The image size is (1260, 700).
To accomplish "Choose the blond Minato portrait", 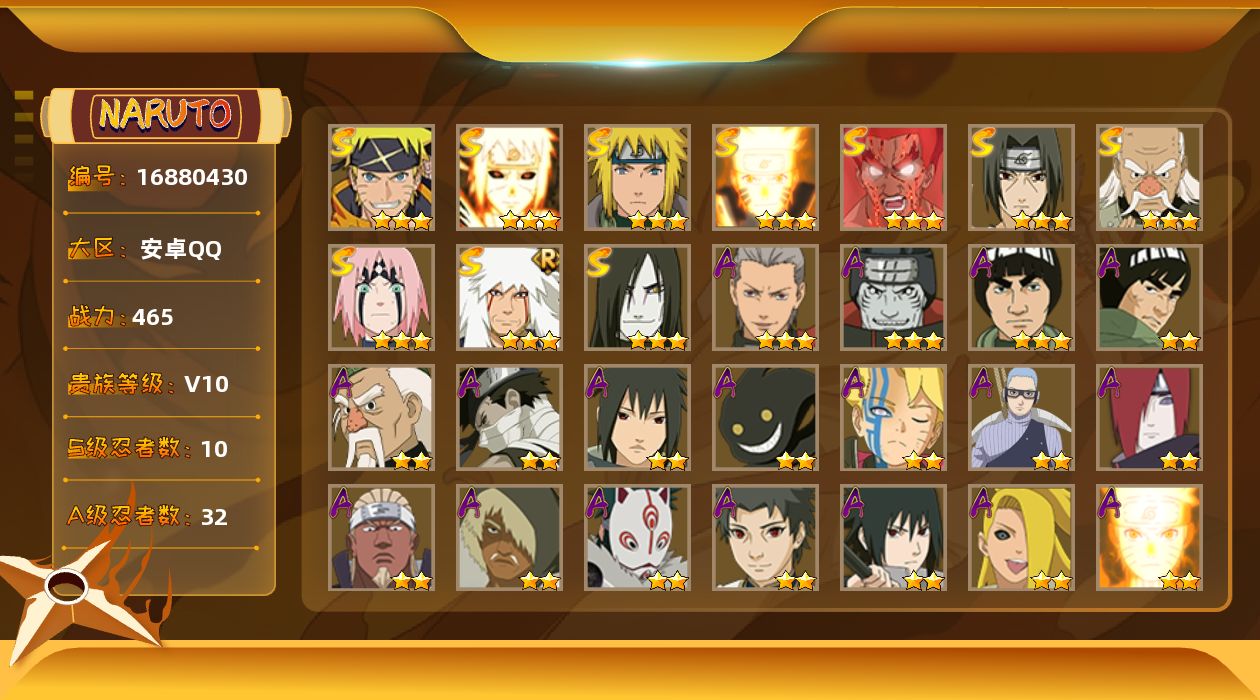I will pyautogui.click(x=637, y=177).
